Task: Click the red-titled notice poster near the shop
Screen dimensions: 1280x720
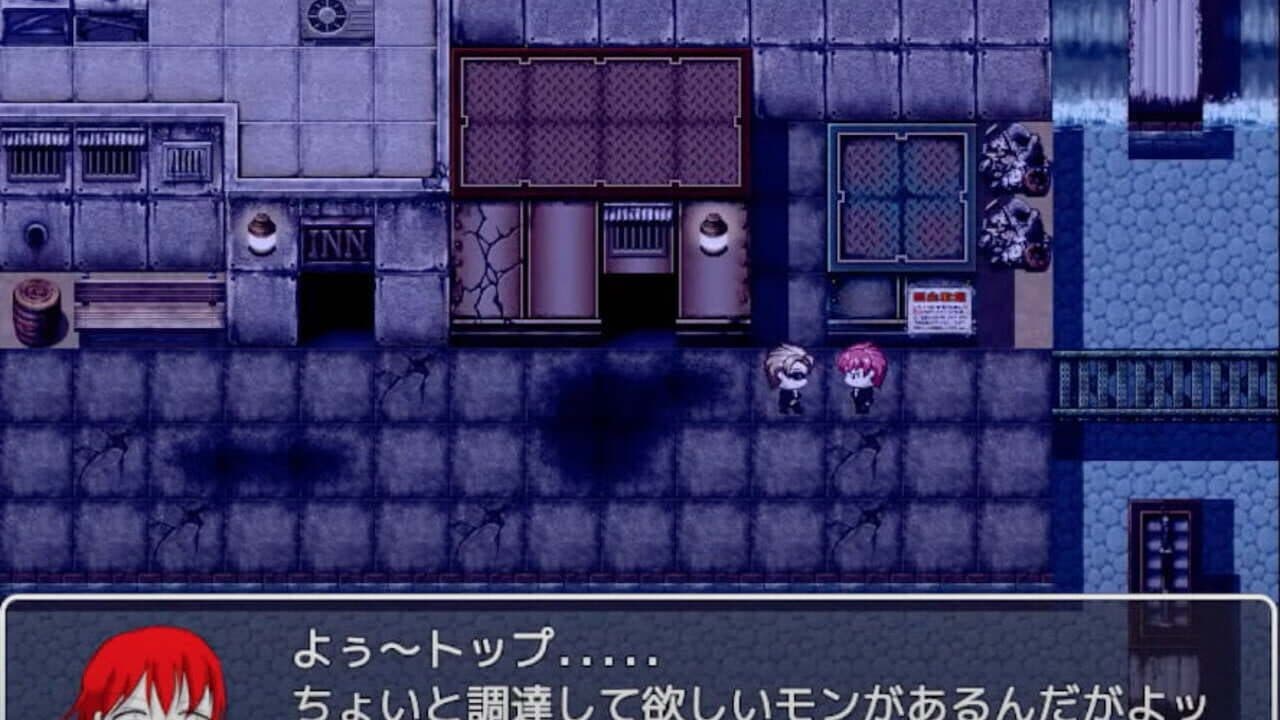Action: coord(941,307)
